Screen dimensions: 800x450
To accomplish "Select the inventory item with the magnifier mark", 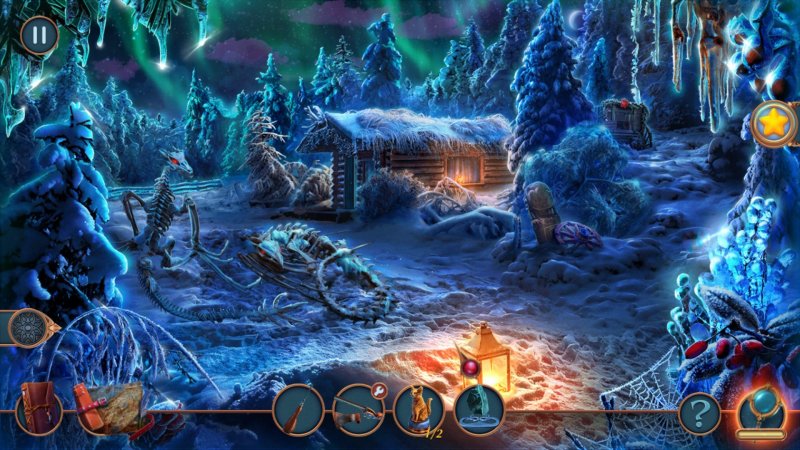I will [x=358, y=410].
